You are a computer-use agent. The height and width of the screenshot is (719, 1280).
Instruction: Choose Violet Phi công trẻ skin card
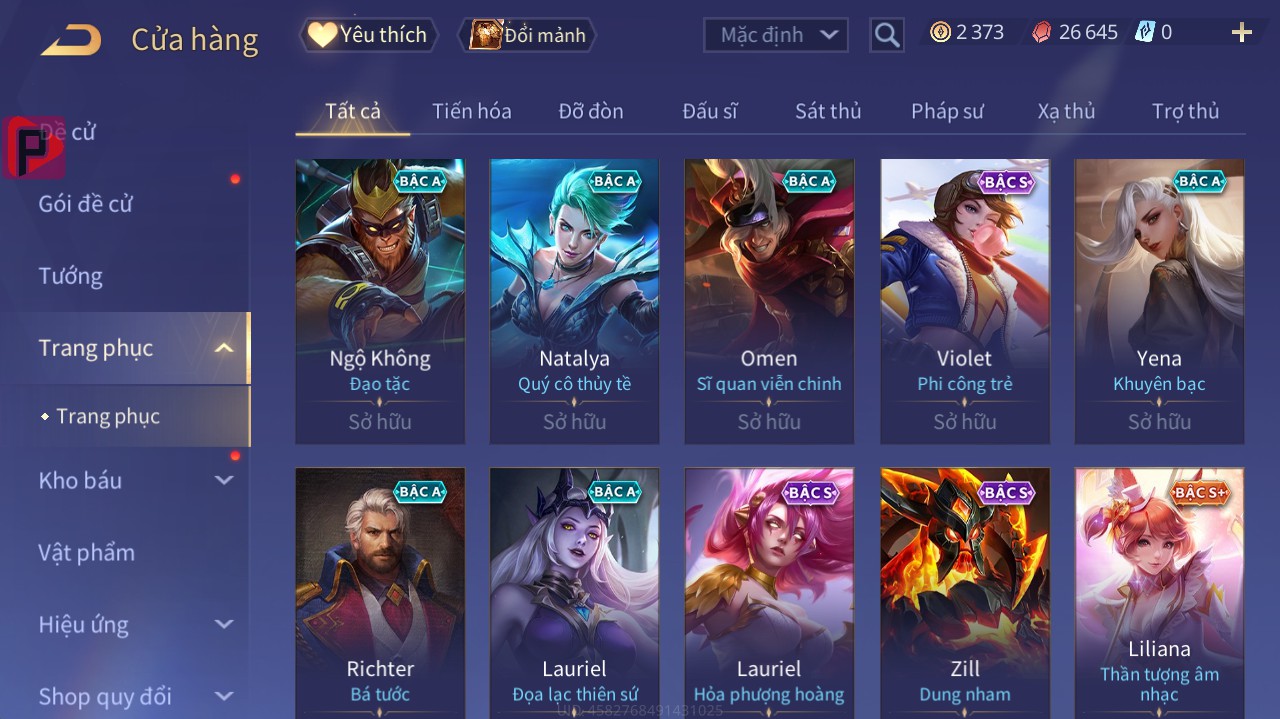pyautogui.click(x=965, y=300)
